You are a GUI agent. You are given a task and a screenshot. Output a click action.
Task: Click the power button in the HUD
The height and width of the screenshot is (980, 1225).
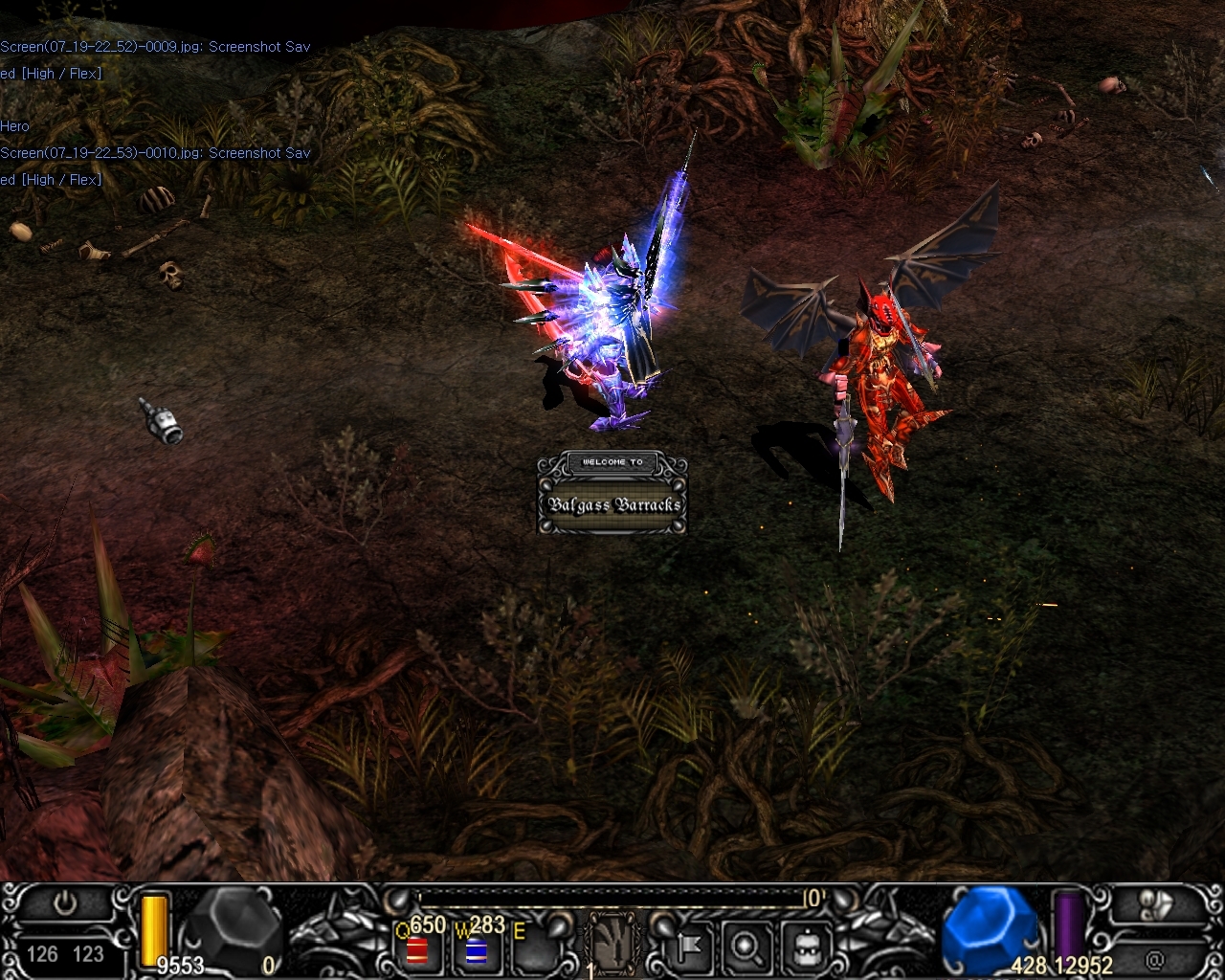[65, 902]
